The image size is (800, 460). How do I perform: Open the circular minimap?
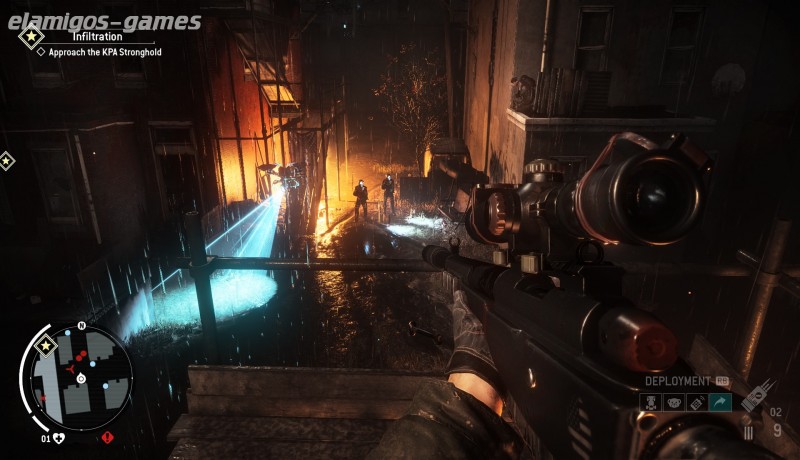point(82,374)
